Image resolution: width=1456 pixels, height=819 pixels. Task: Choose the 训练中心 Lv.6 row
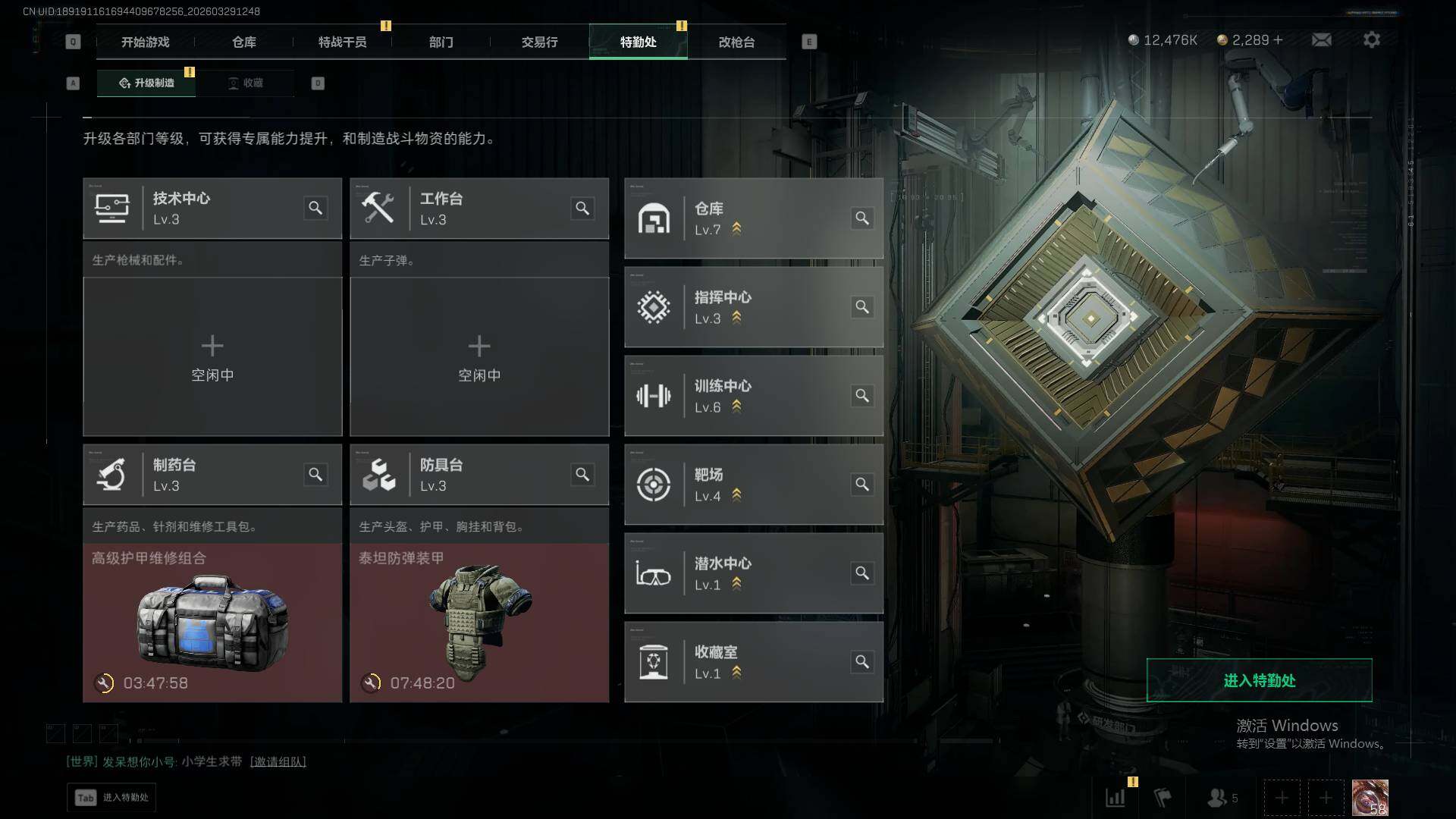(753, 396)
